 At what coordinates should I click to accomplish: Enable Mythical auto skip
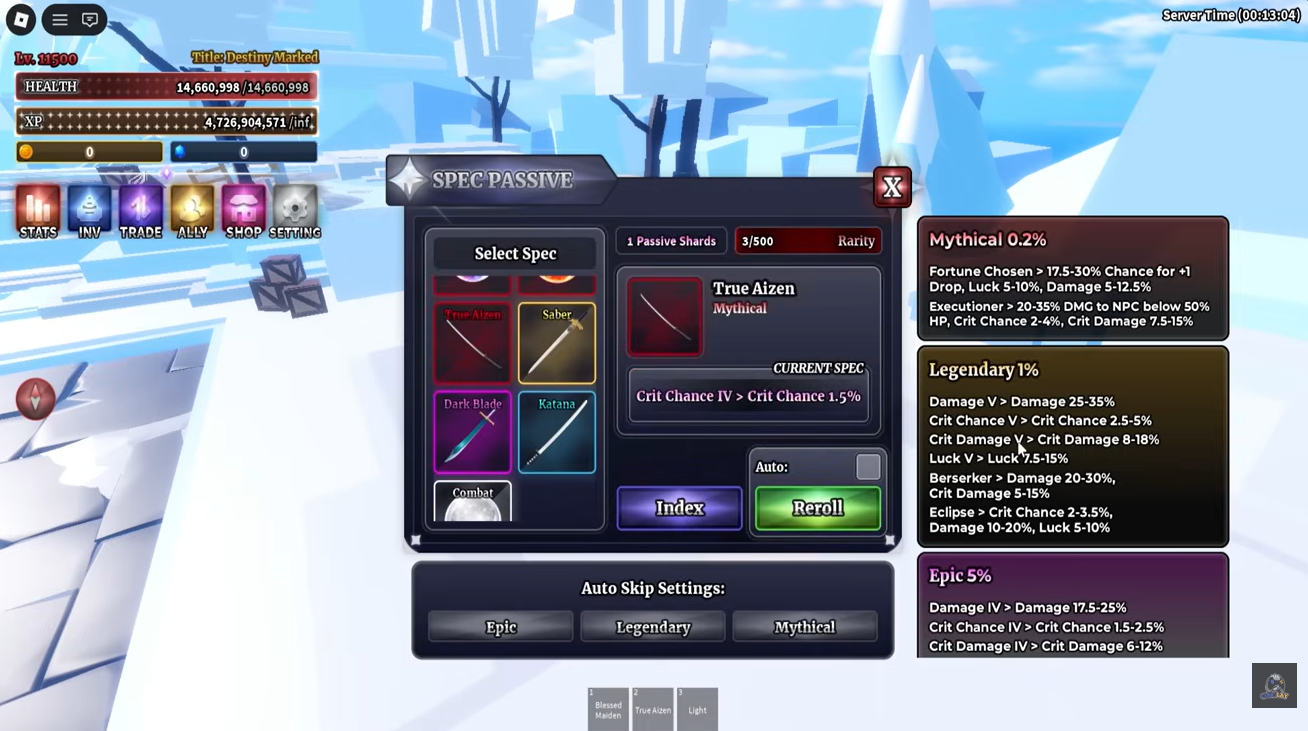click(x=804, y=627)
